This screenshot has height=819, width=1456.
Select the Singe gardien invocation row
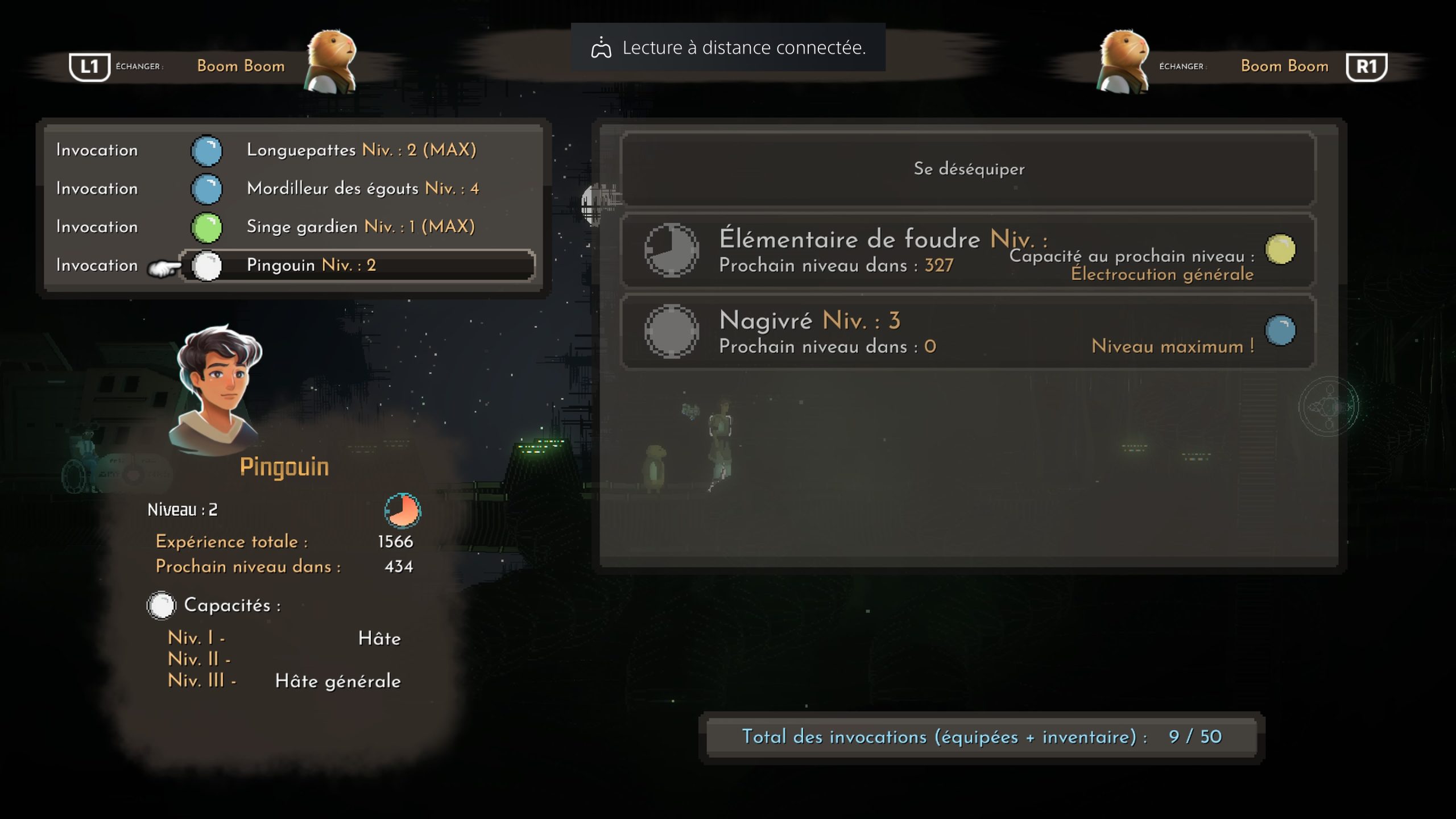coord(360,227)
